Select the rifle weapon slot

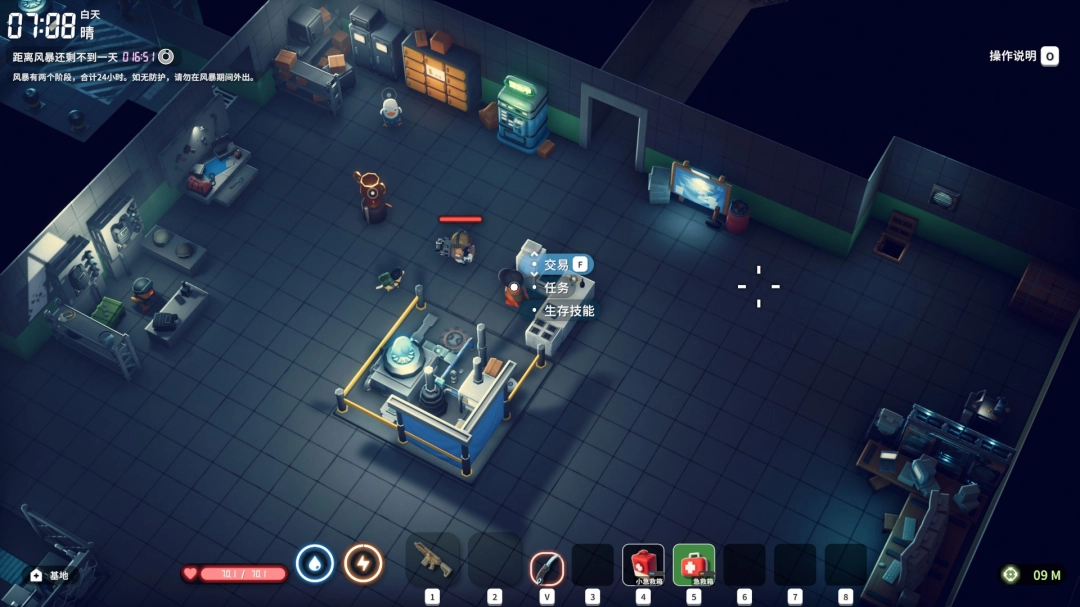pyautogui.click(x=433, y=562)
